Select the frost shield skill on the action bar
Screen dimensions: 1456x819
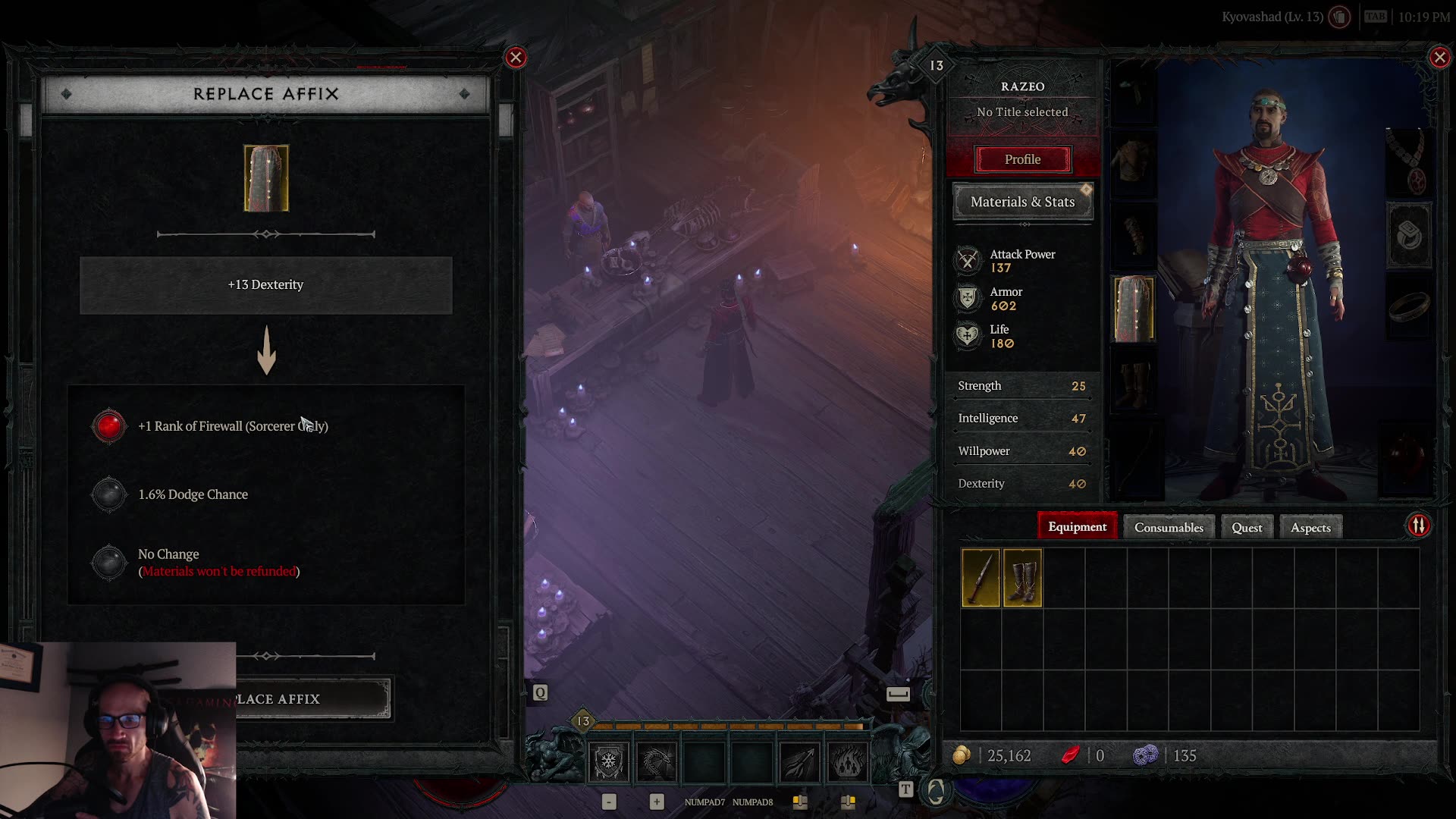[x=609, y=761]
